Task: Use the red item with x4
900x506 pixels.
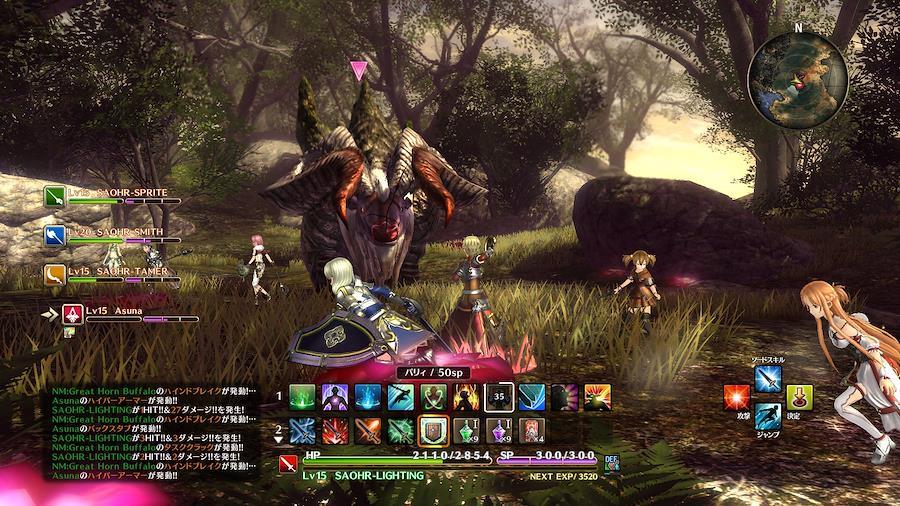Action: pos(532,430)
